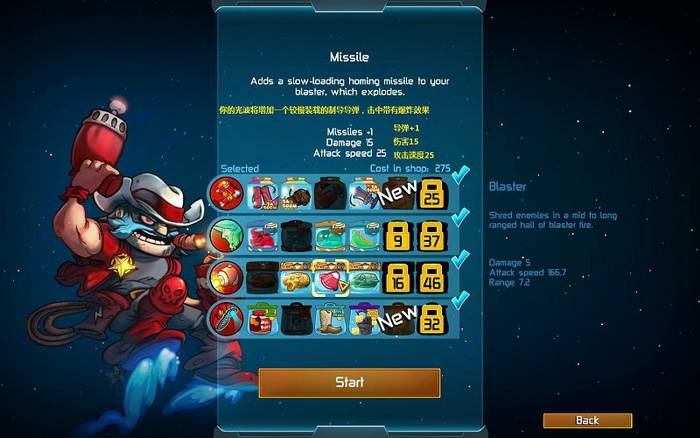The image size is (700, 438).
Task: Click the locked slot numbered 46
Action: pos(432,278)
